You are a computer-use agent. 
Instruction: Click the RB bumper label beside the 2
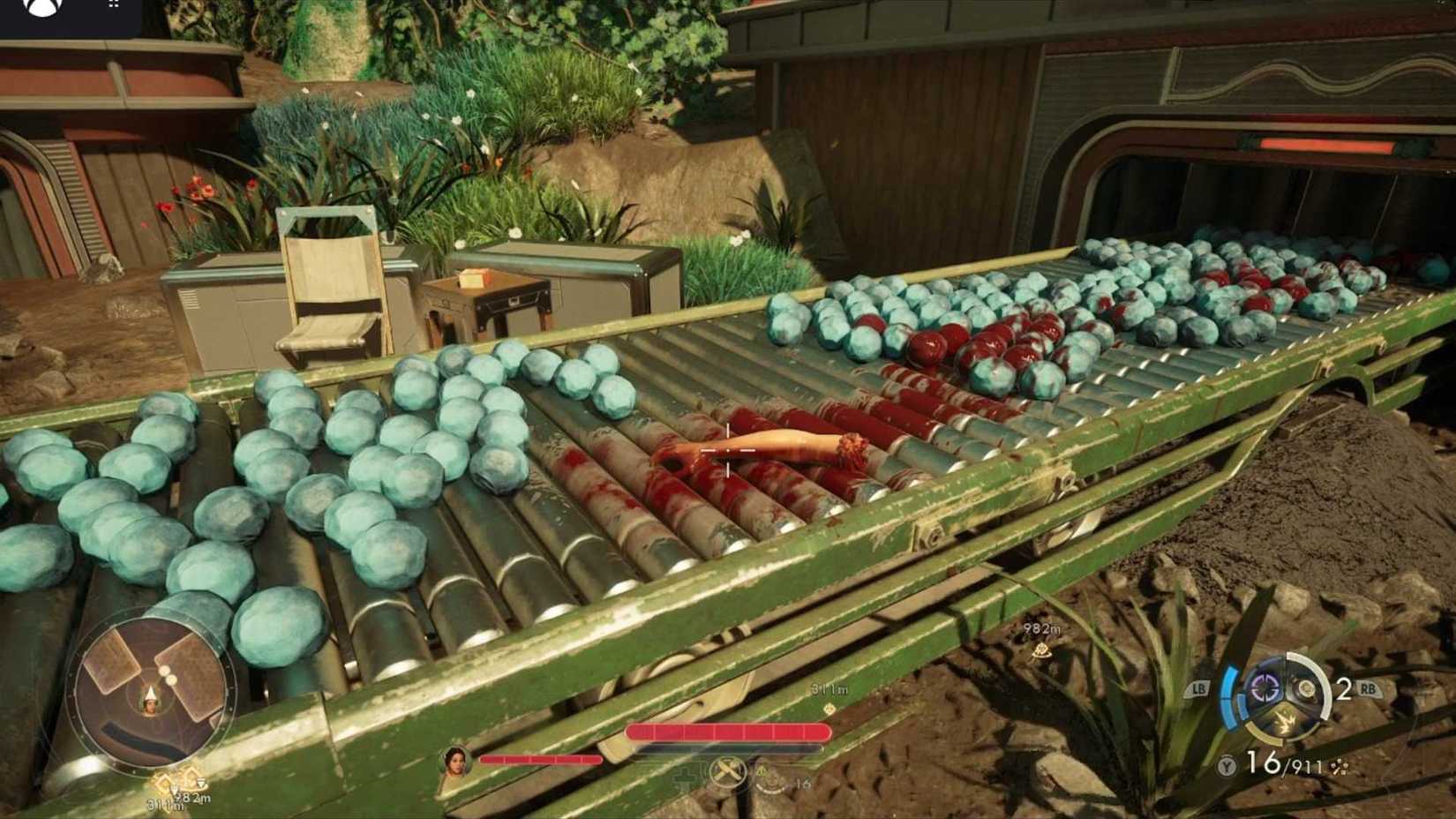[x=1367, y=688]
